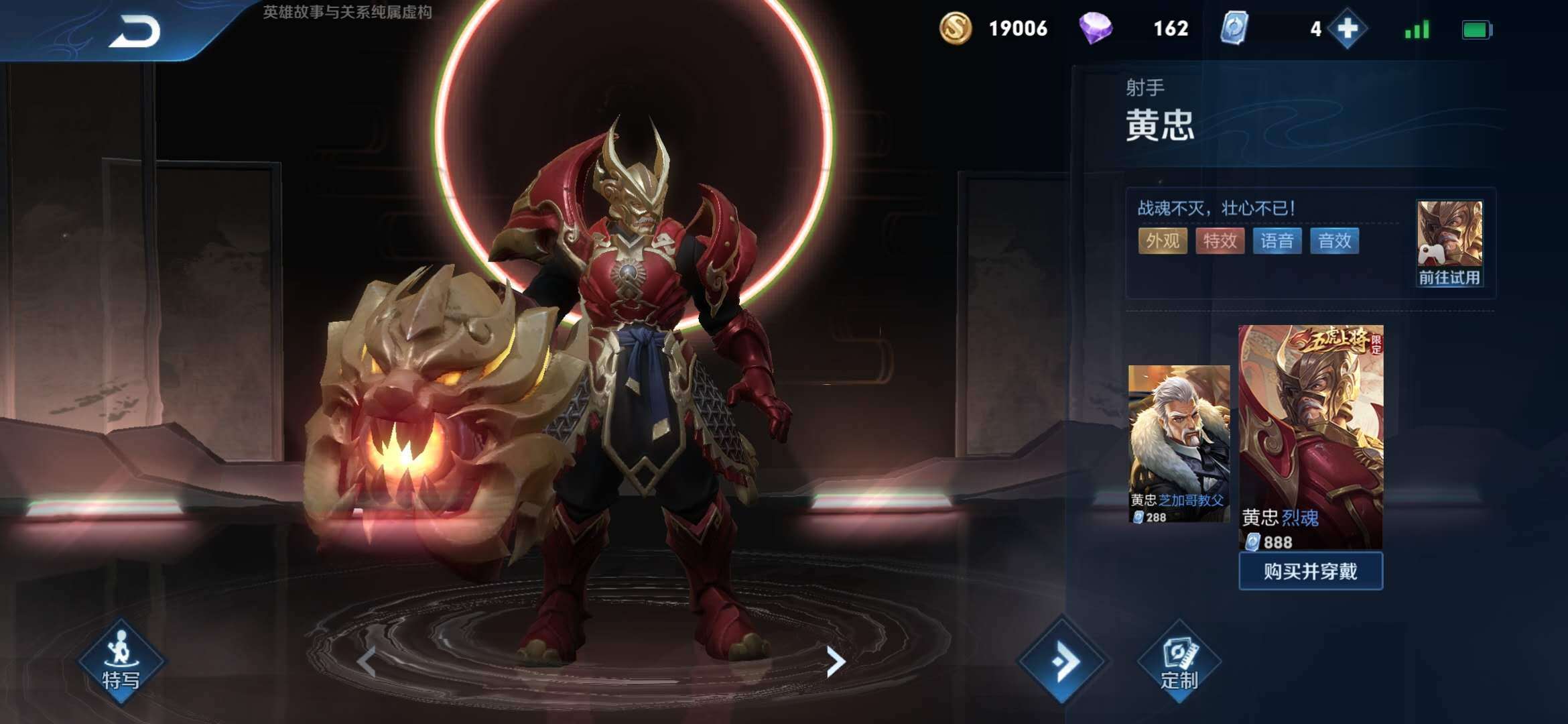
Task: Show the previous hero with left arrow
Action: (x=367, y=662)
